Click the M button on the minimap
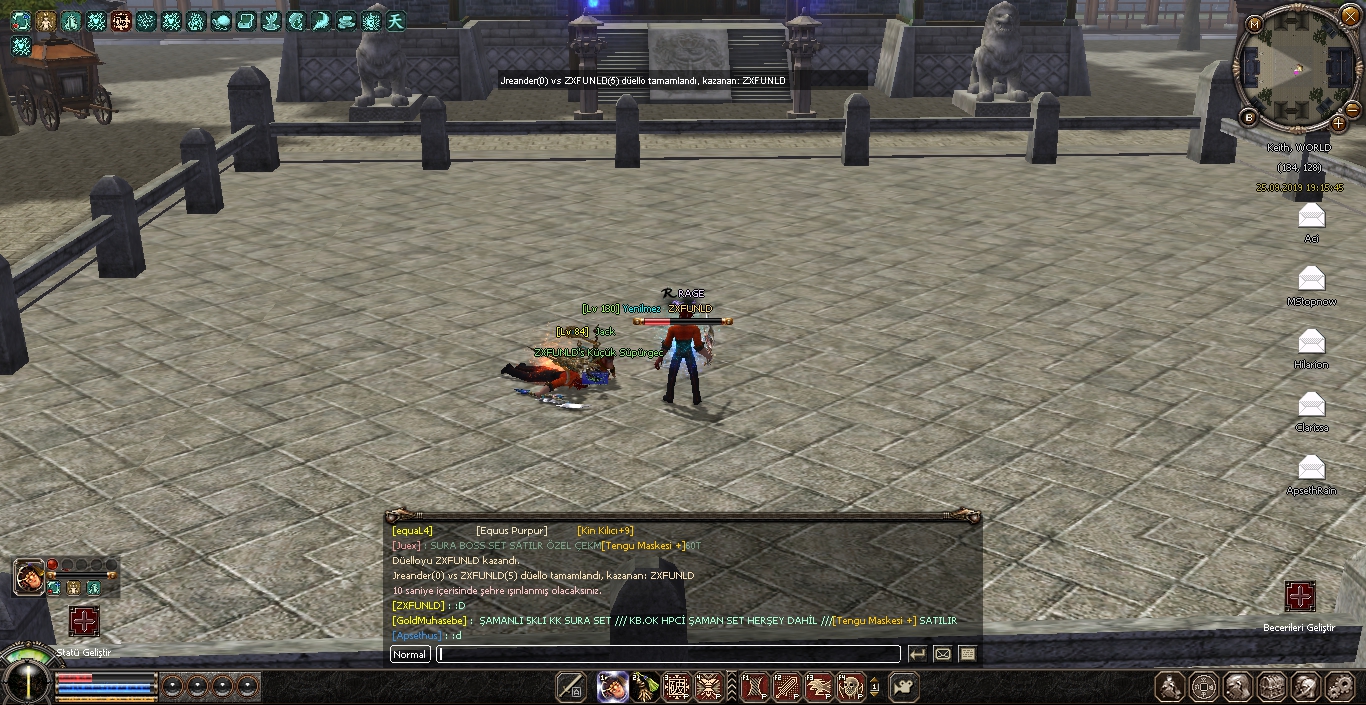 point(1254,24)
